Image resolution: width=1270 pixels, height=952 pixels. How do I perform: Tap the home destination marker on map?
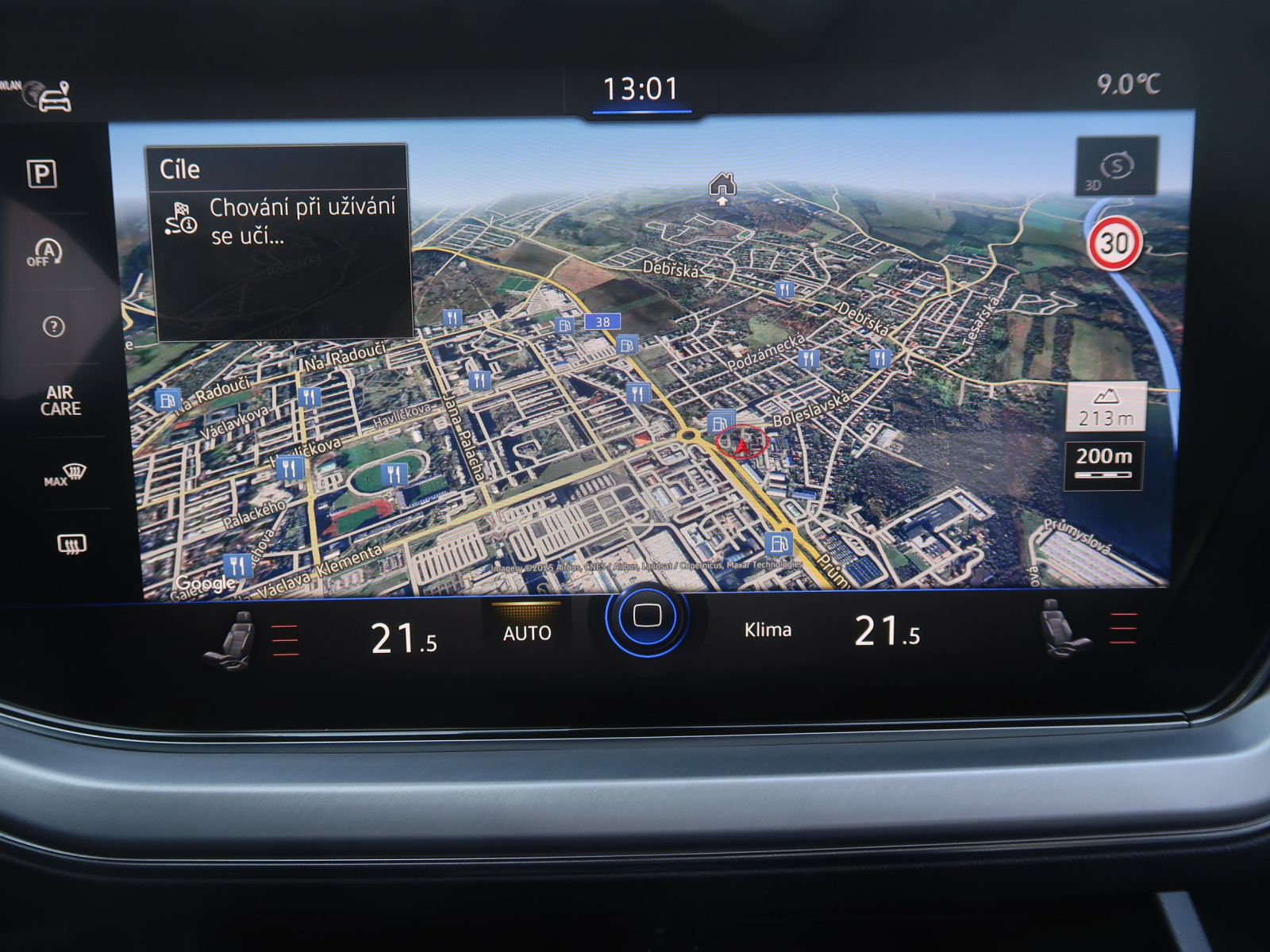(722, 187)
